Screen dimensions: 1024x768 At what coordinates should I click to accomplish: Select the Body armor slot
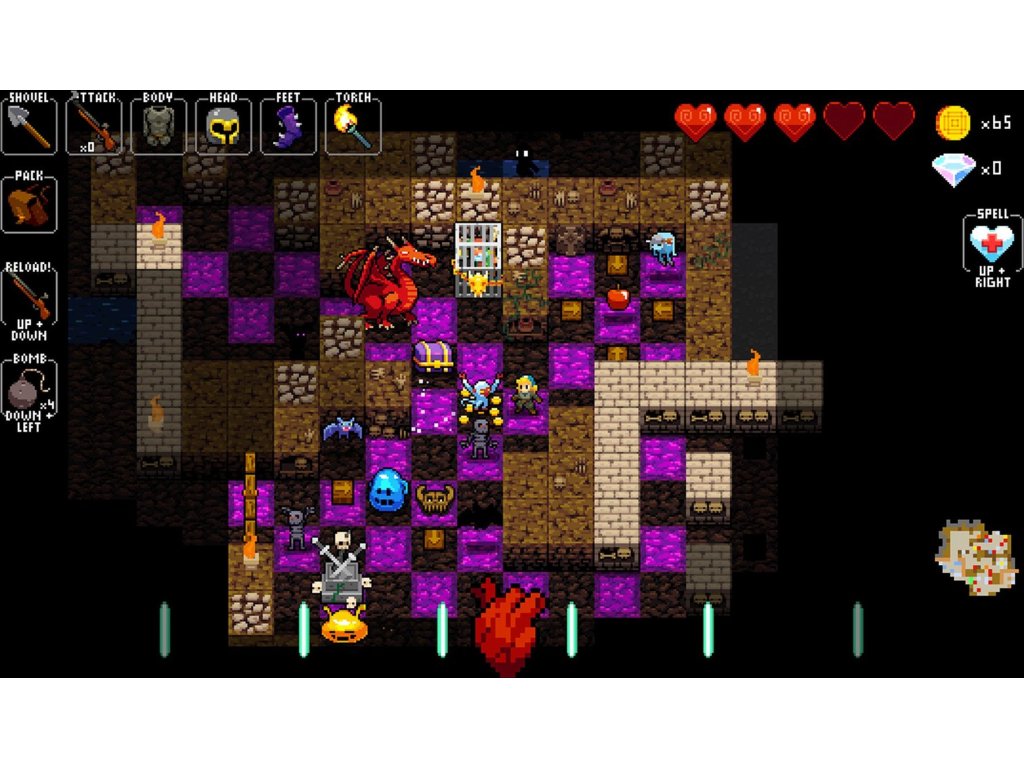[x=158, y=125]
